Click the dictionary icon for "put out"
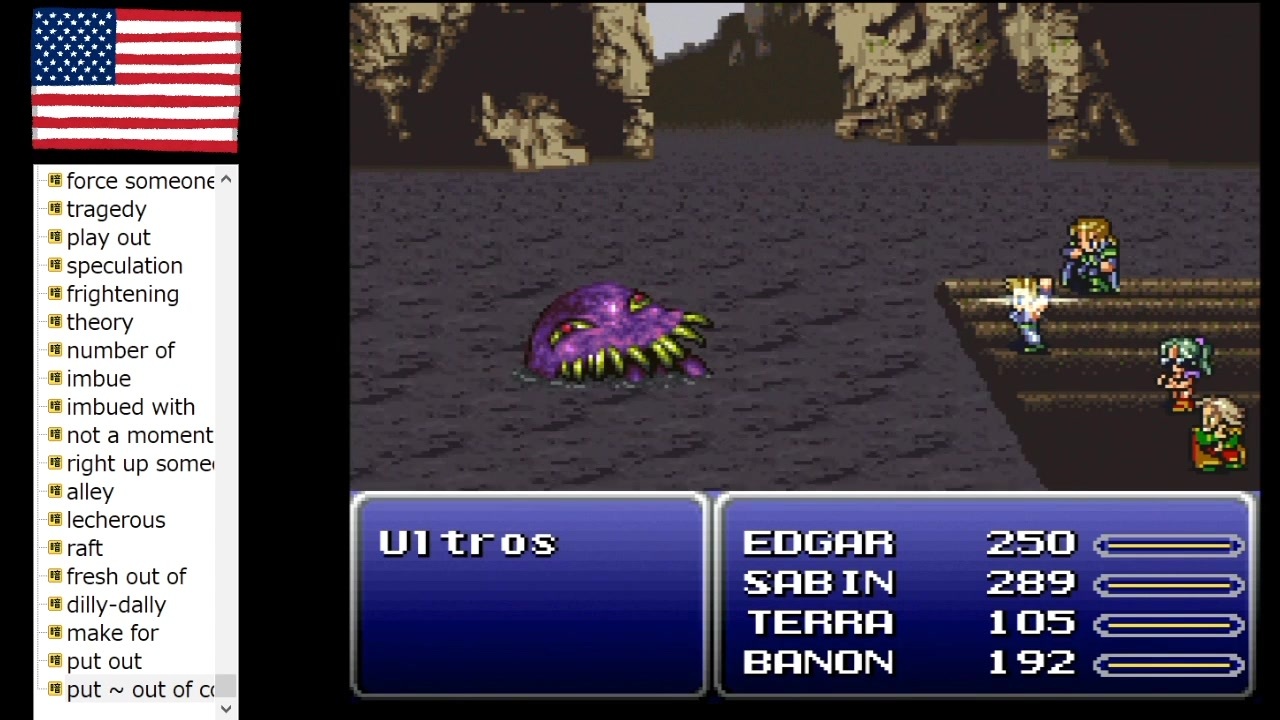1280x720 pixels. point(54,661)
